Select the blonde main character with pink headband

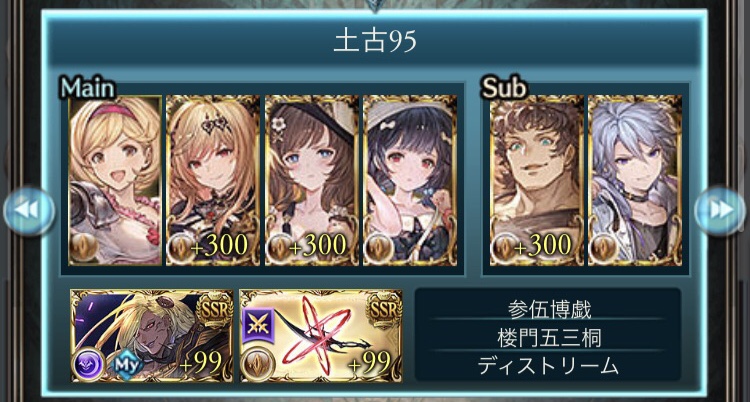(x=115, y=181)
